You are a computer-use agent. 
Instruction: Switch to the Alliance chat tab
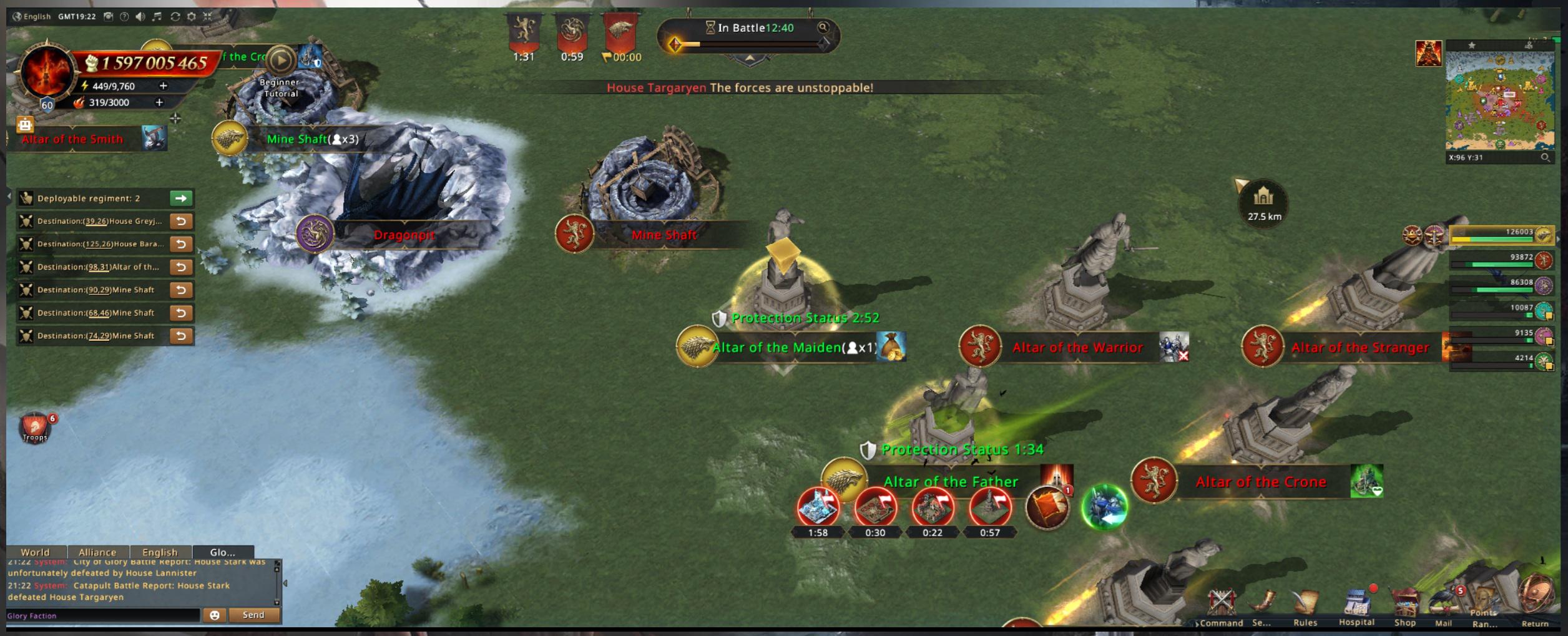click(x=97, y=552)
